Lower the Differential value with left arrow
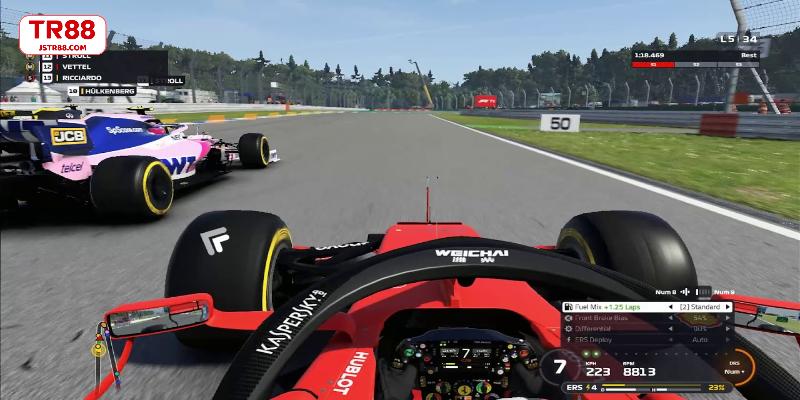This screenshot has width=800, height=400. tap(668, 329)
